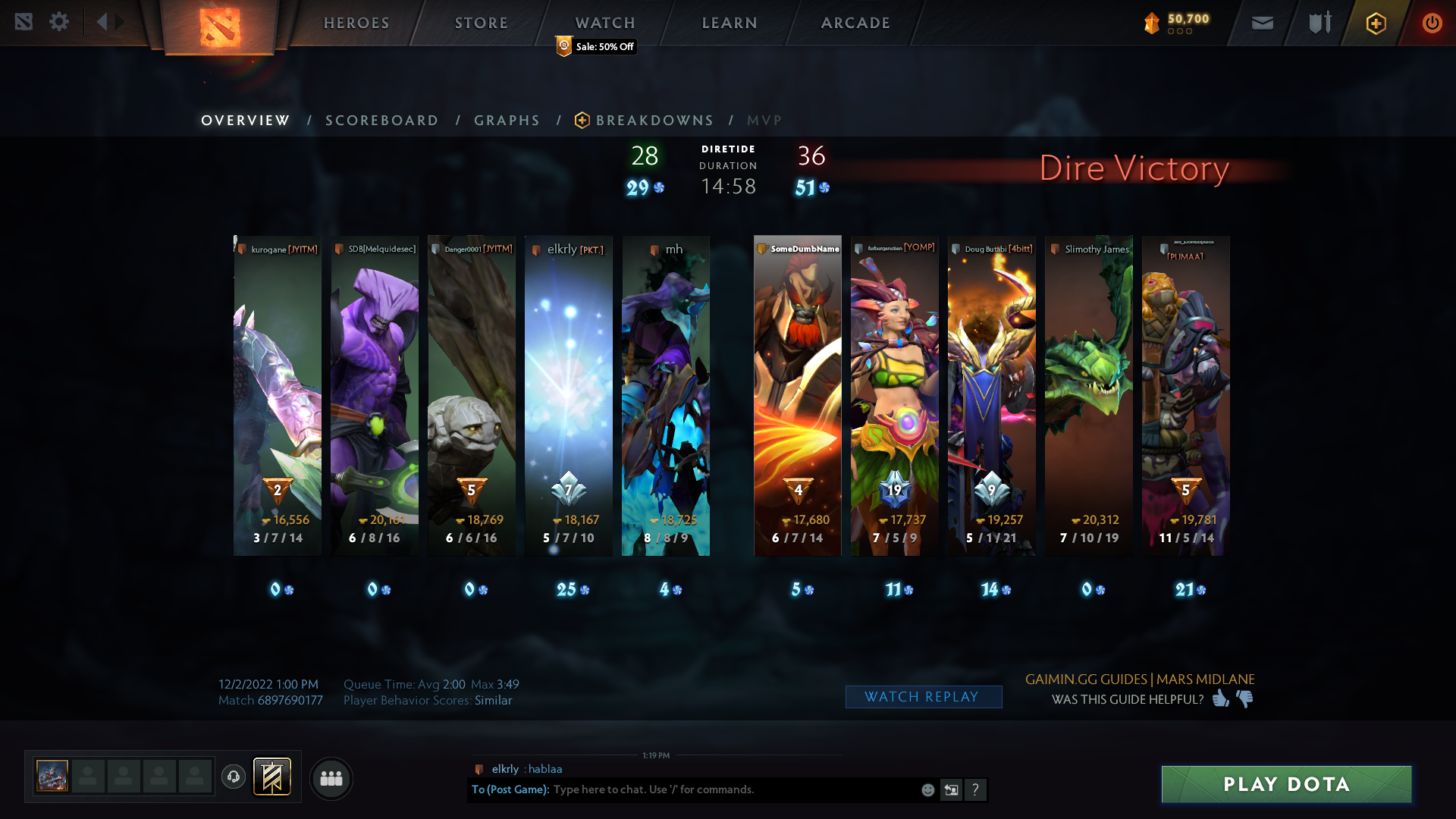Click the thumbs up for the Mars guide
The image size is (1456, 819).
[x=1219, y=700]
